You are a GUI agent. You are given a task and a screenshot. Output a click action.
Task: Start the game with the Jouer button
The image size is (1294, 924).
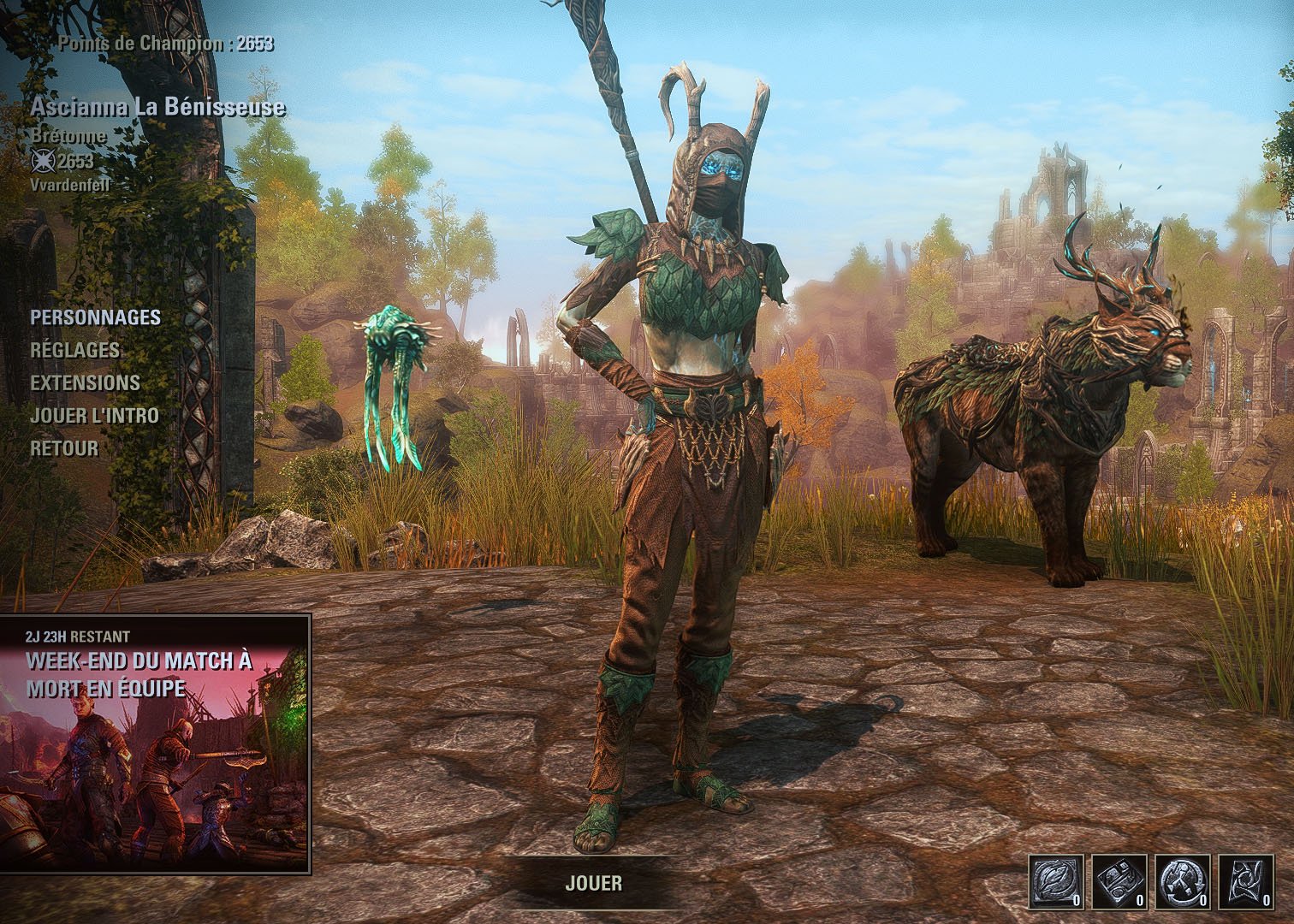[x=593, y=883]
